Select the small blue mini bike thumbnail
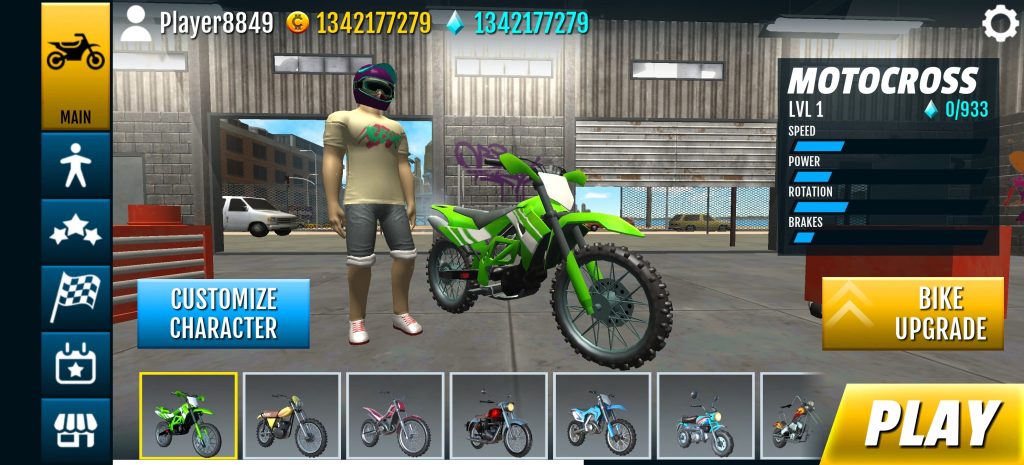The height and width of the screenshot is (465, 1024). tap(705, 416)
